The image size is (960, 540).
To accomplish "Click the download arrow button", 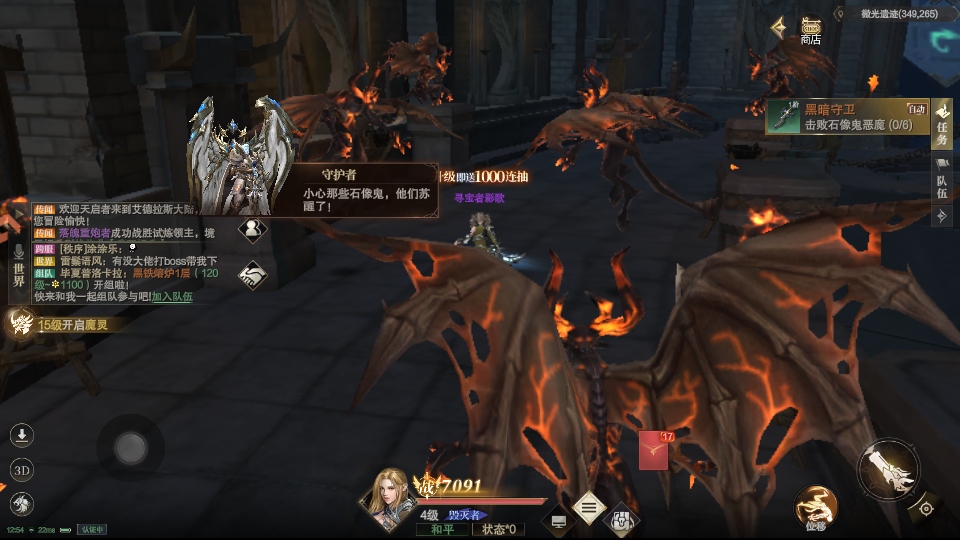I will (22, 435).
